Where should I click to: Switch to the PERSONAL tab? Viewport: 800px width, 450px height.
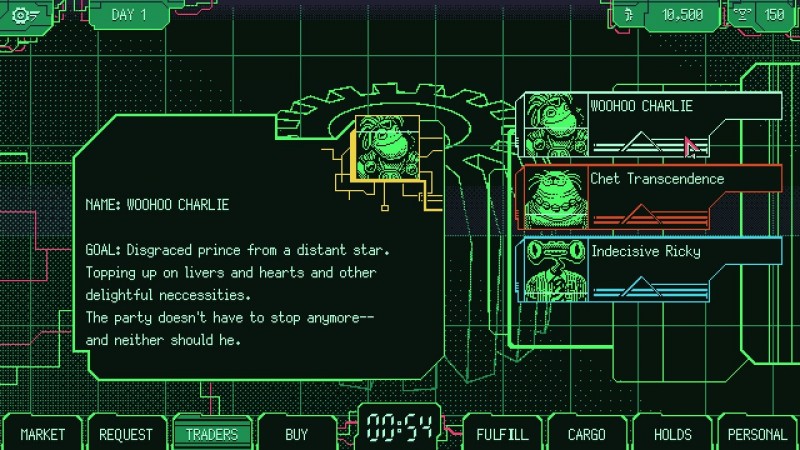(757, 434)
